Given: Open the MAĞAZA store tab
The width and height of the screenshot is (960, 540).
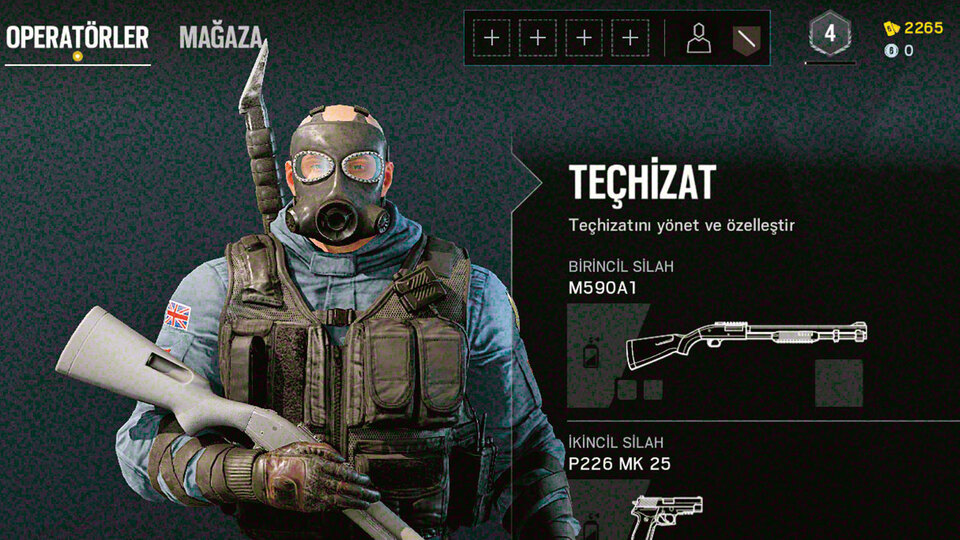Looking at the screenshot, I should [221, 38].
